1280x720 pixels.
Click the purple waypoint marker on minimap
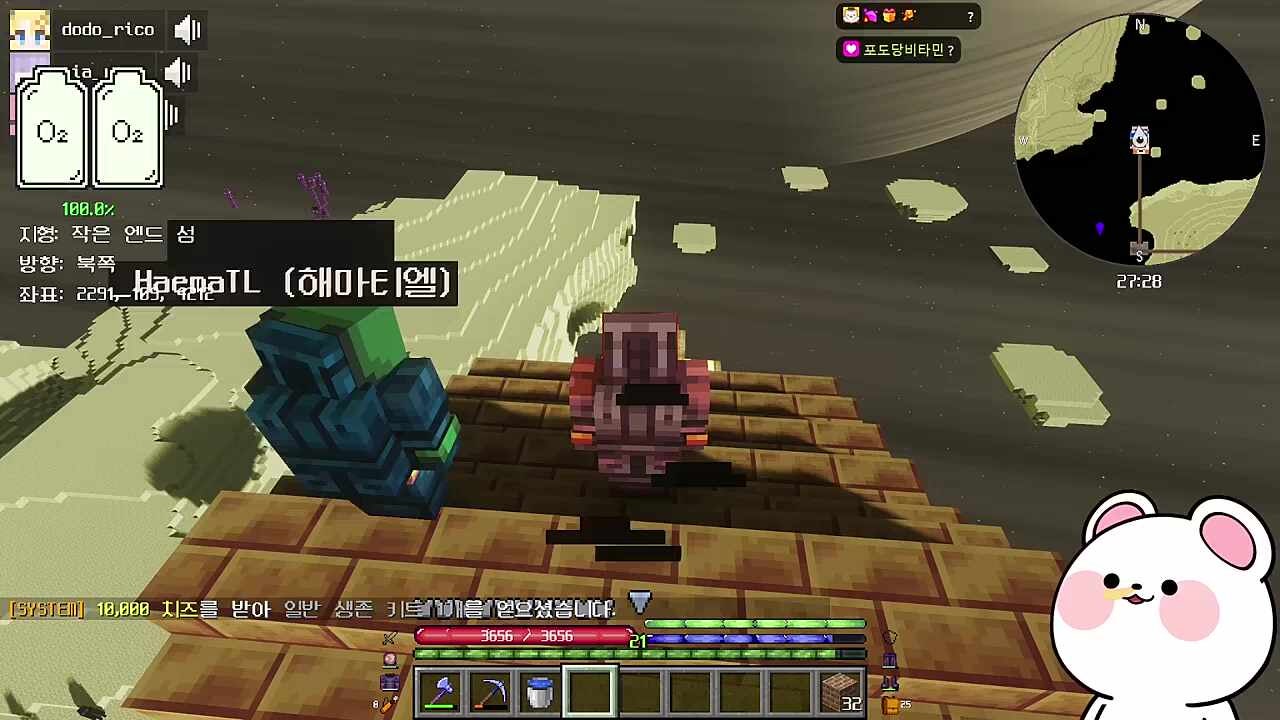tap(1100, 229)
